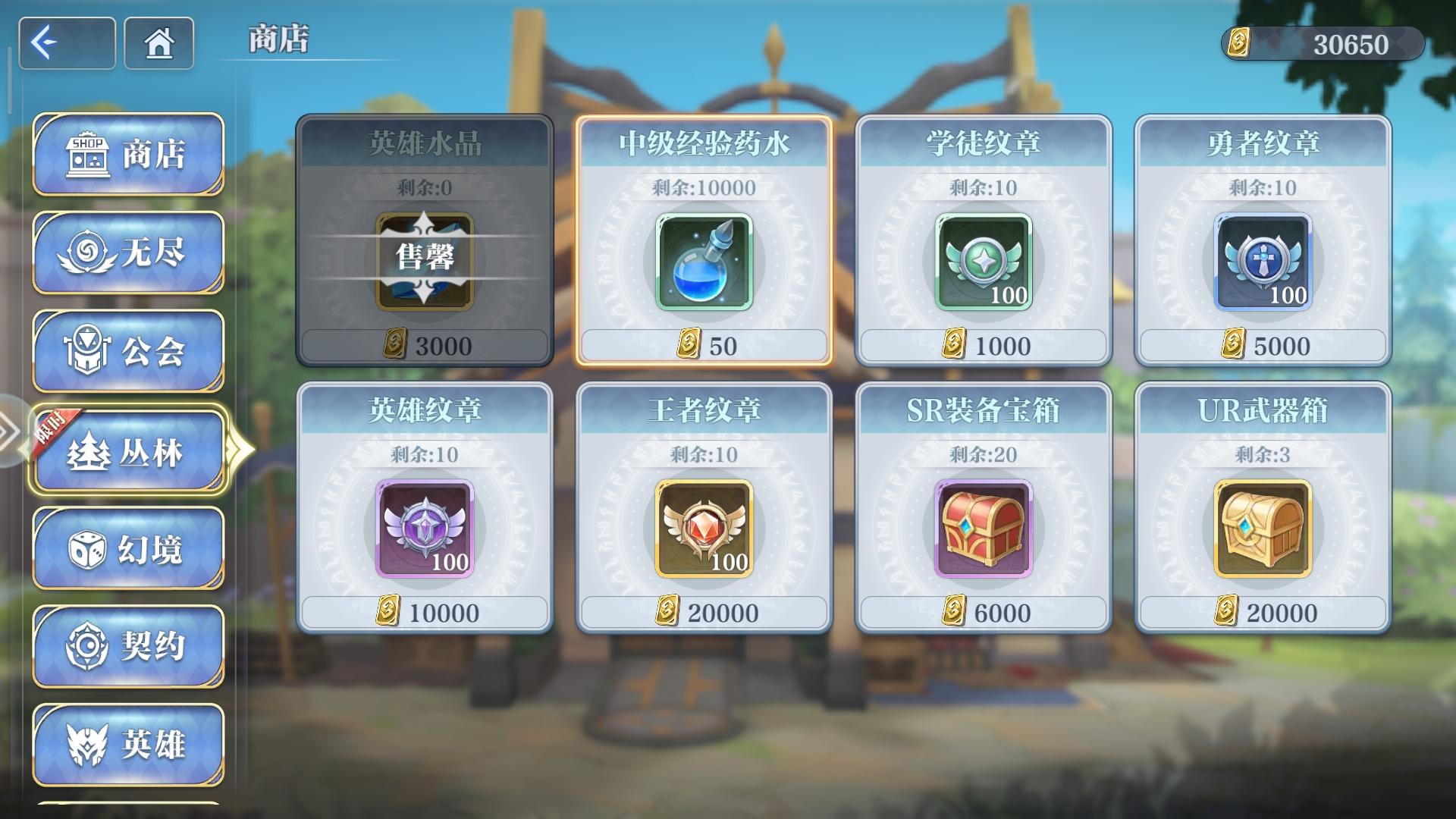
Task: Select the 幻境 dice icon shop
Action: [x=87, y=548]
